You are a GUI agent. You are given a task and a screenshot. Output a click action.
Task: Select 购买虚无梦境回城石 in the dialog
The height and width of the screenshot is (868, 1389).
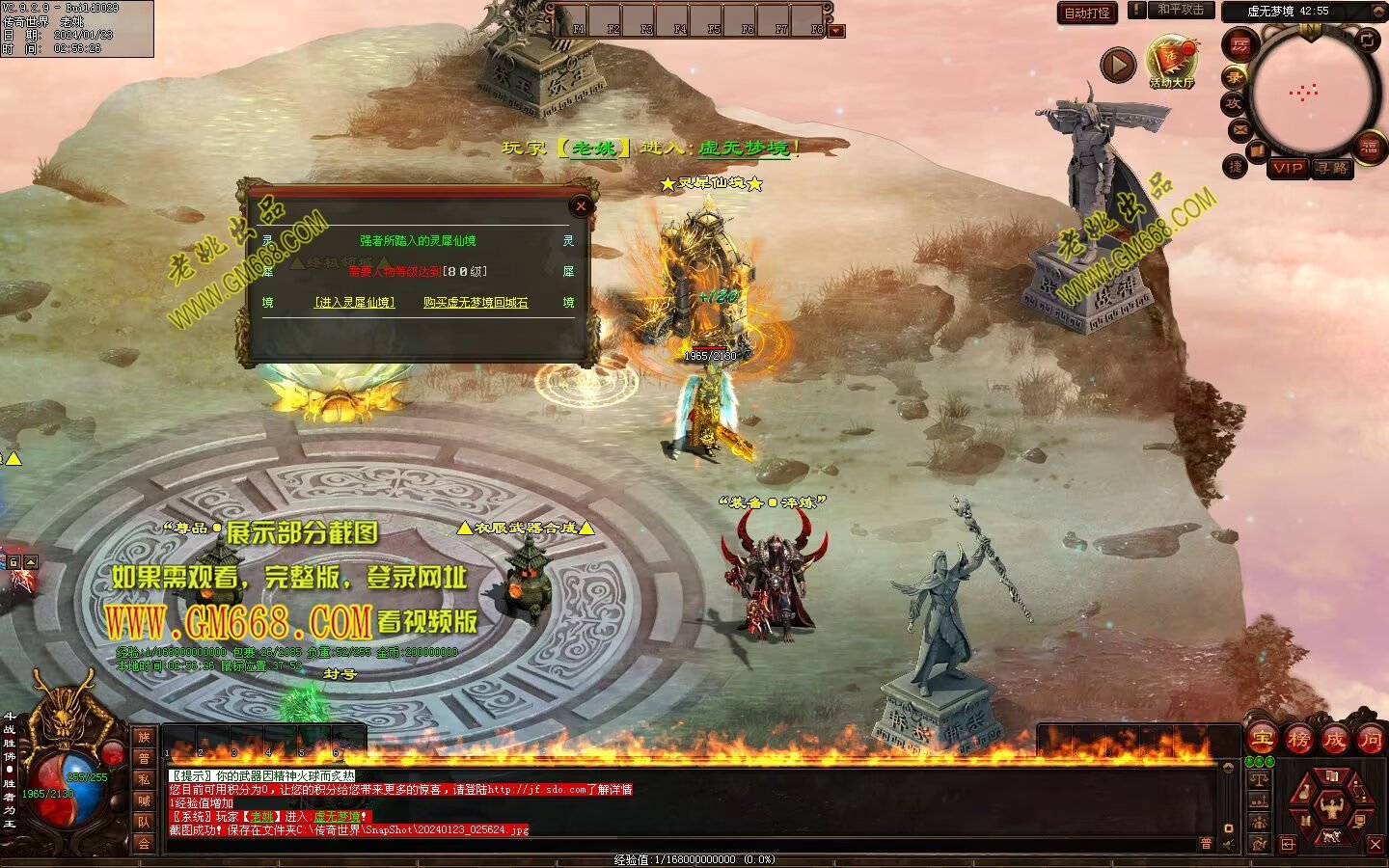tap(476, 302)
